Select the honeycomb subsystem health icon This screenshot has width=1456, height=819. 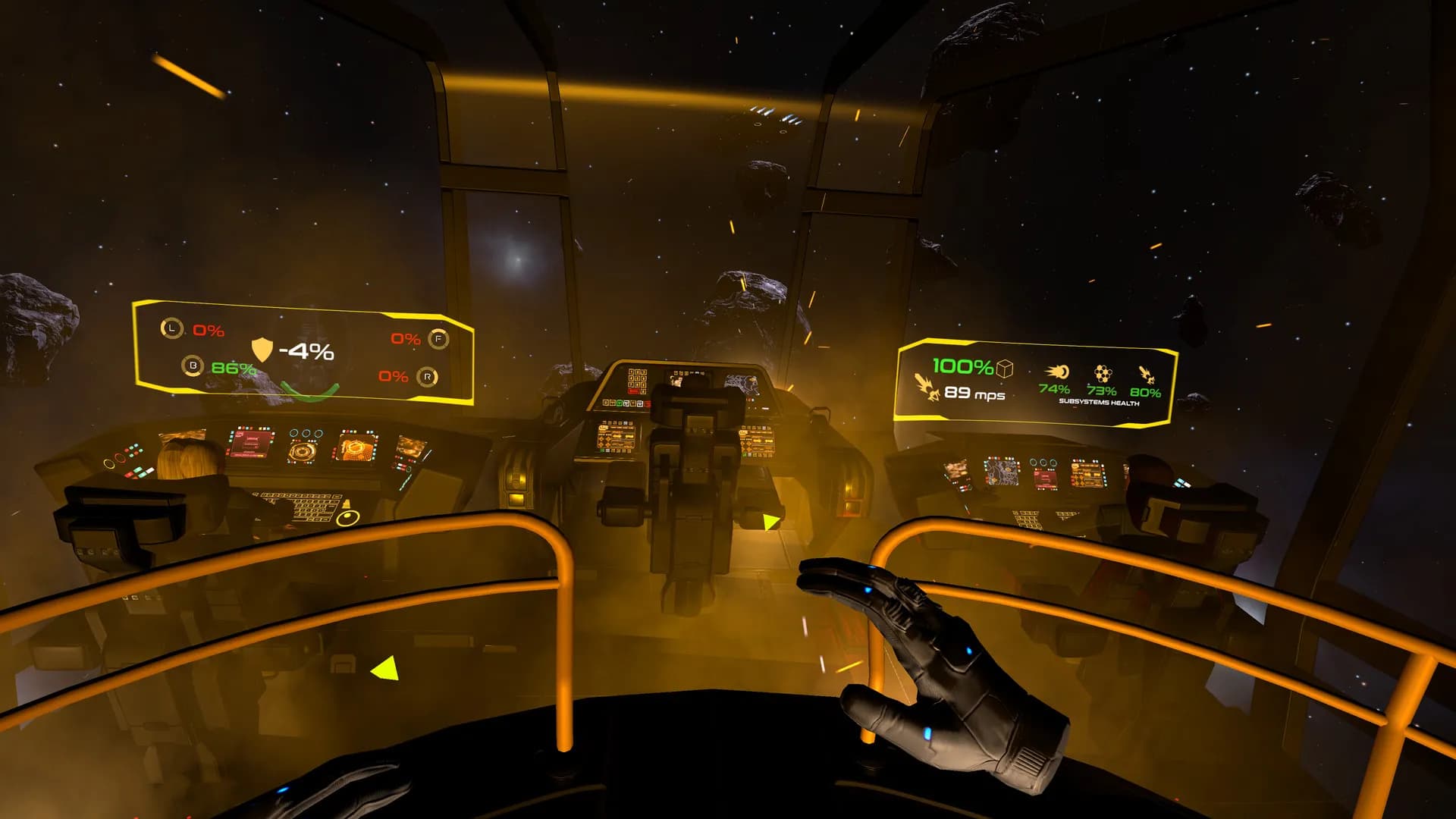click(x=1103, y=373)
